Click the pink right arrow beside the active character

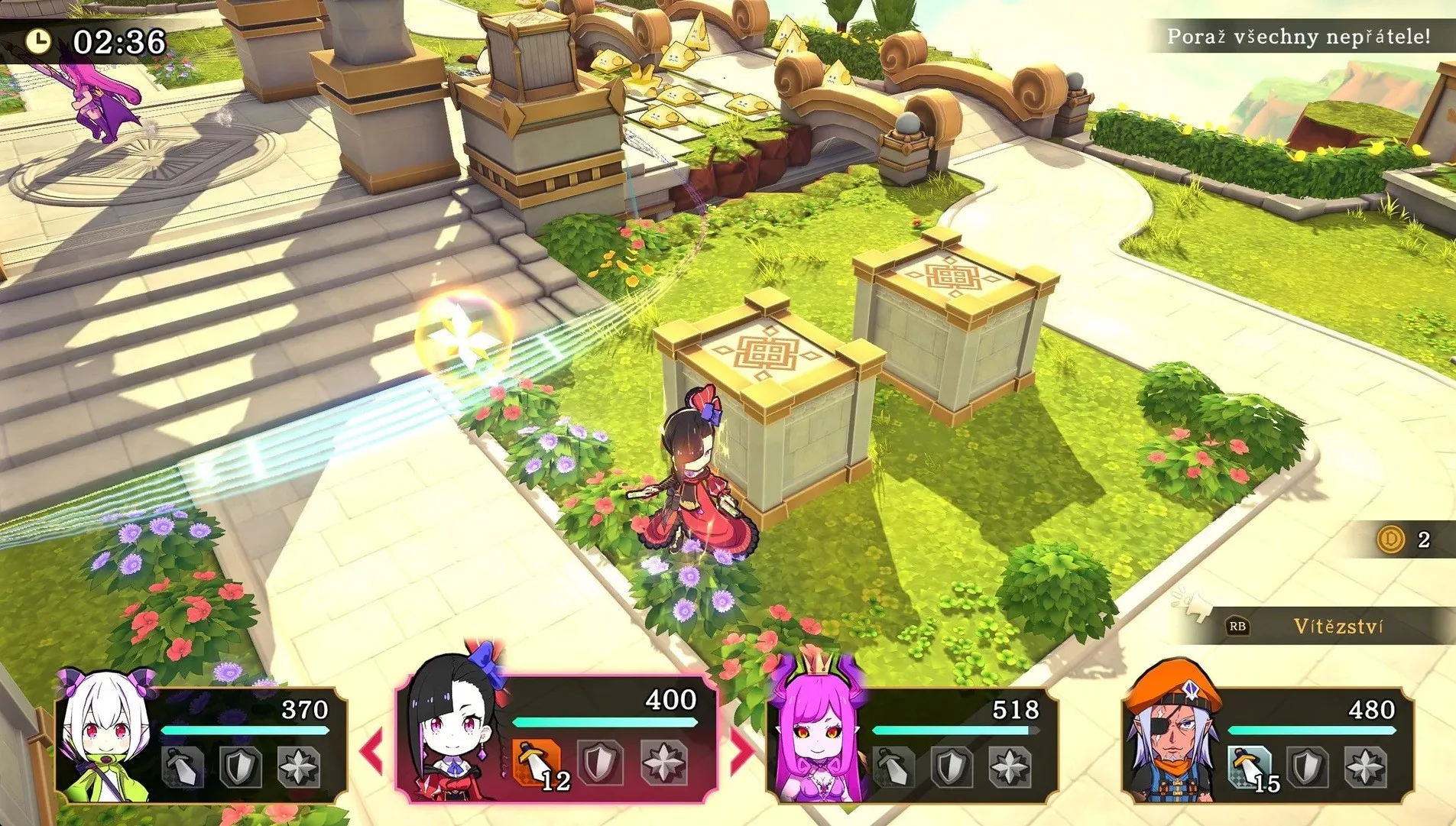[x=741, y=750]
